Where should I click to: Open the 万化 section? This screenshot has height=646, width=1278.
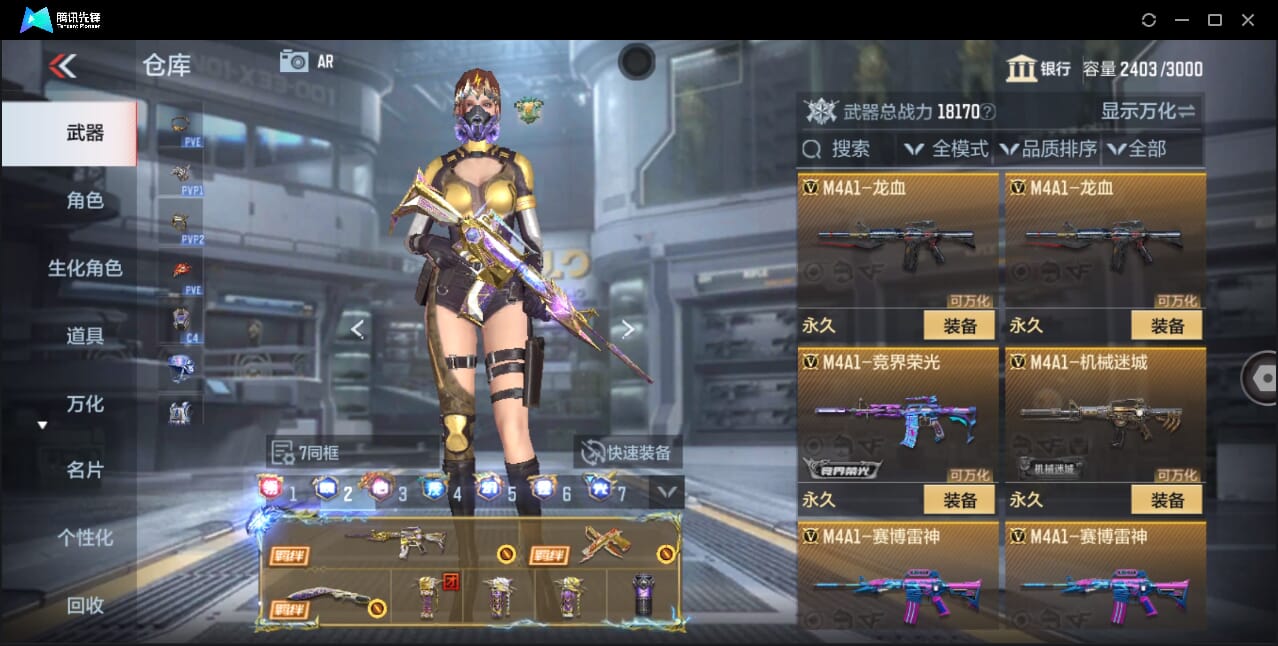tap(85, 404)
